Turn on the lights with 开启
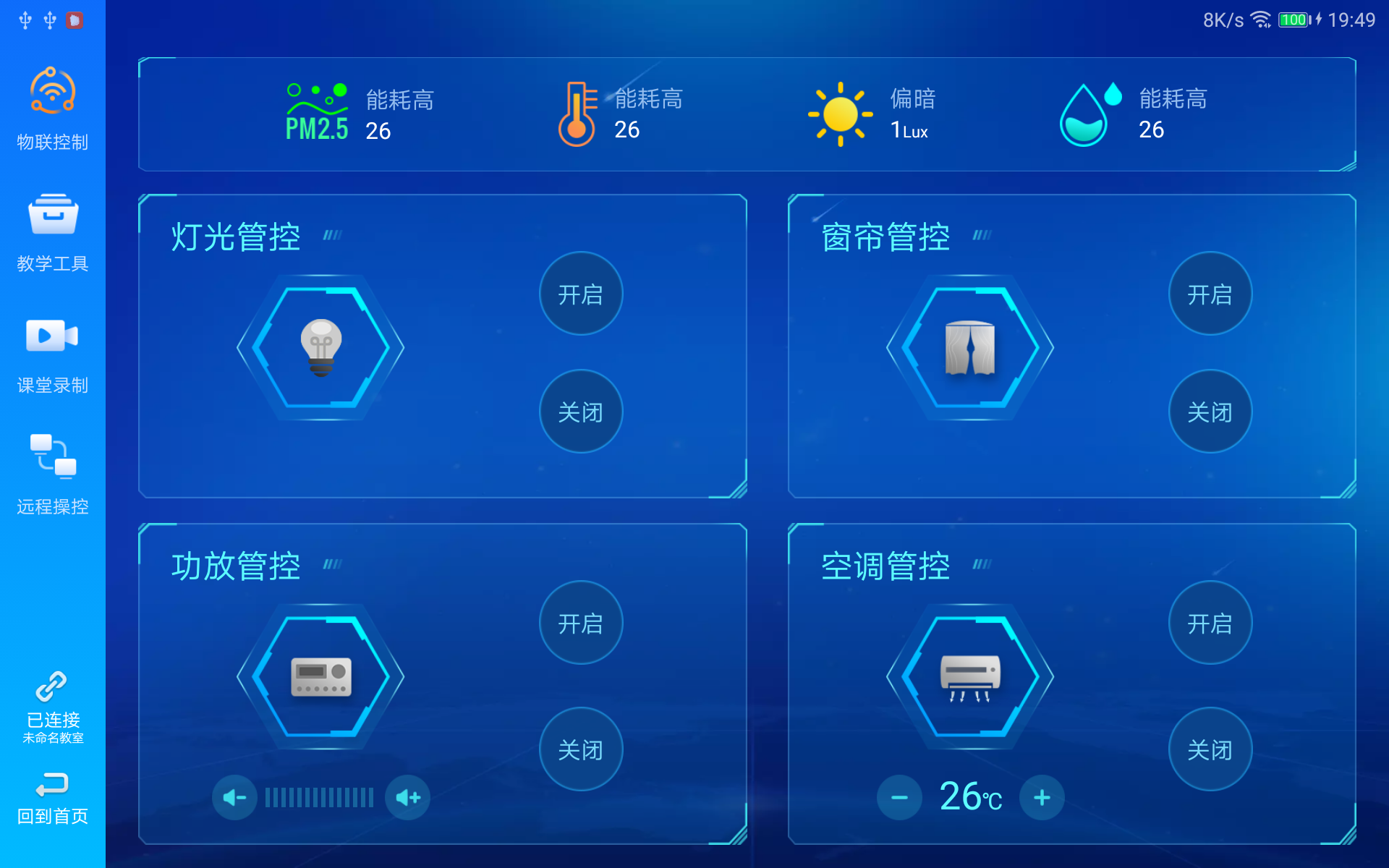 (x=581, y=294)
